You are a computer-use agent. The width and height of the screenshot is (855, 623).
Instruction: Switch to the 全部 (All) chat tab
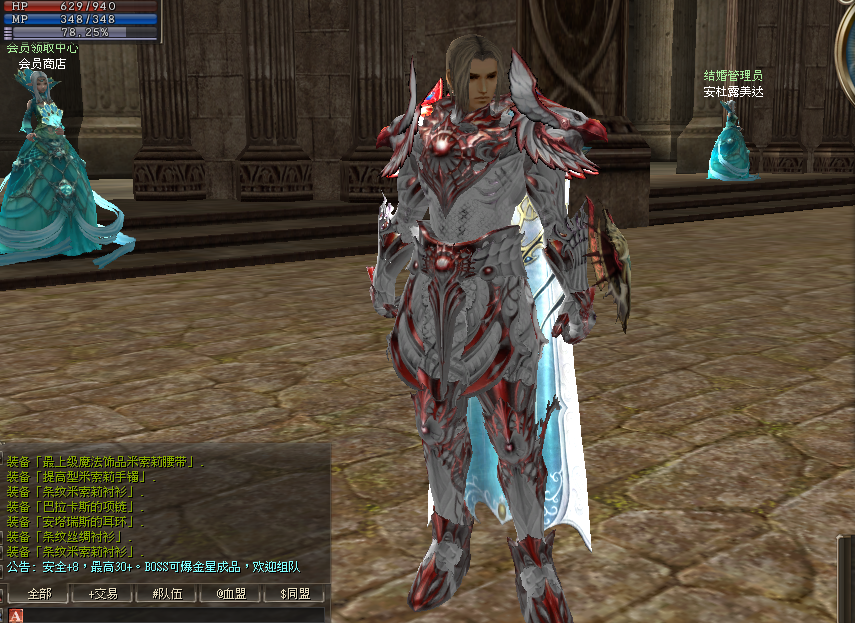pyautogui.click(x=39, y=594)
